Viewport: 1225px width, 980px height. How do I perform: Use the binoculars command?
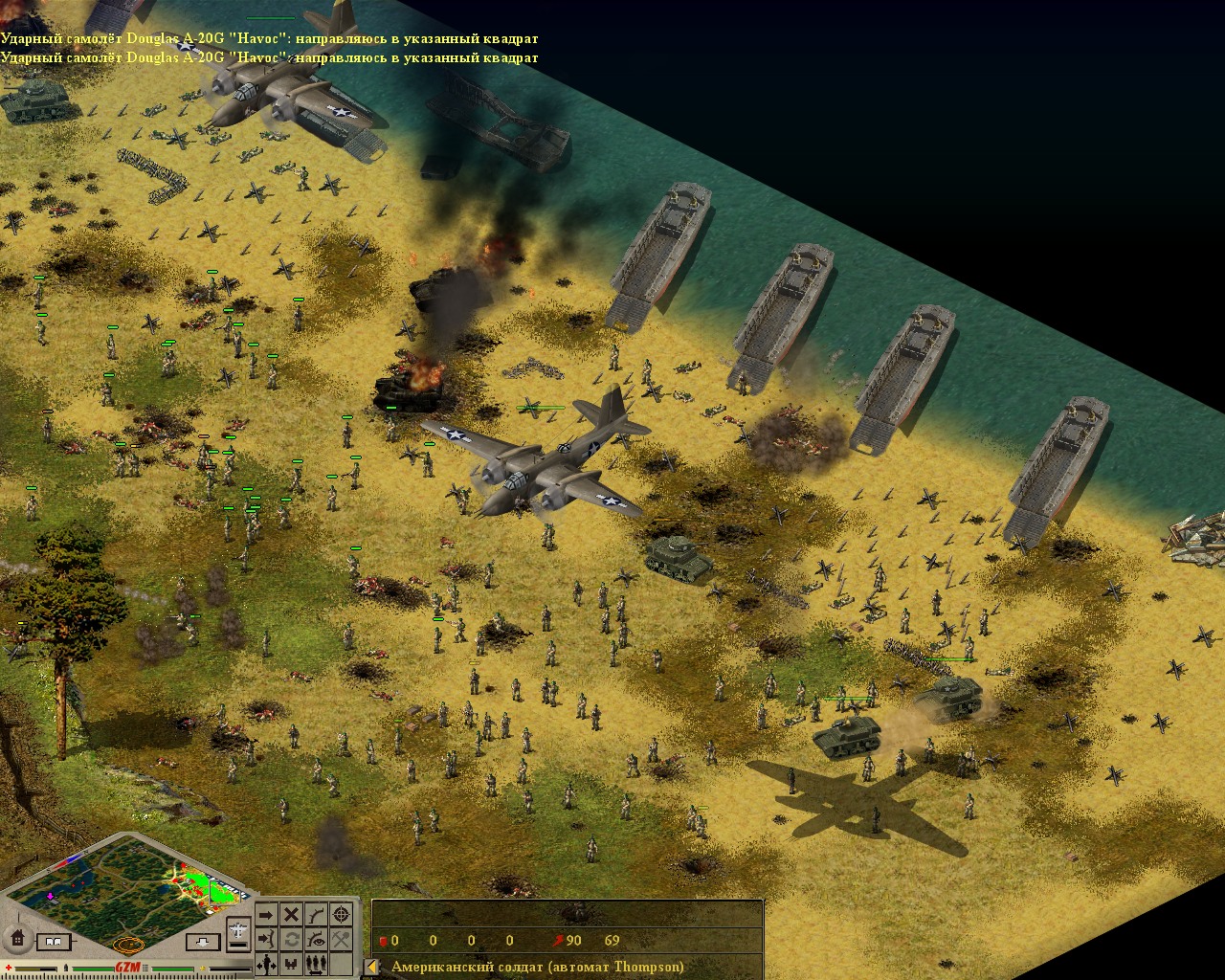click(291, 963)
